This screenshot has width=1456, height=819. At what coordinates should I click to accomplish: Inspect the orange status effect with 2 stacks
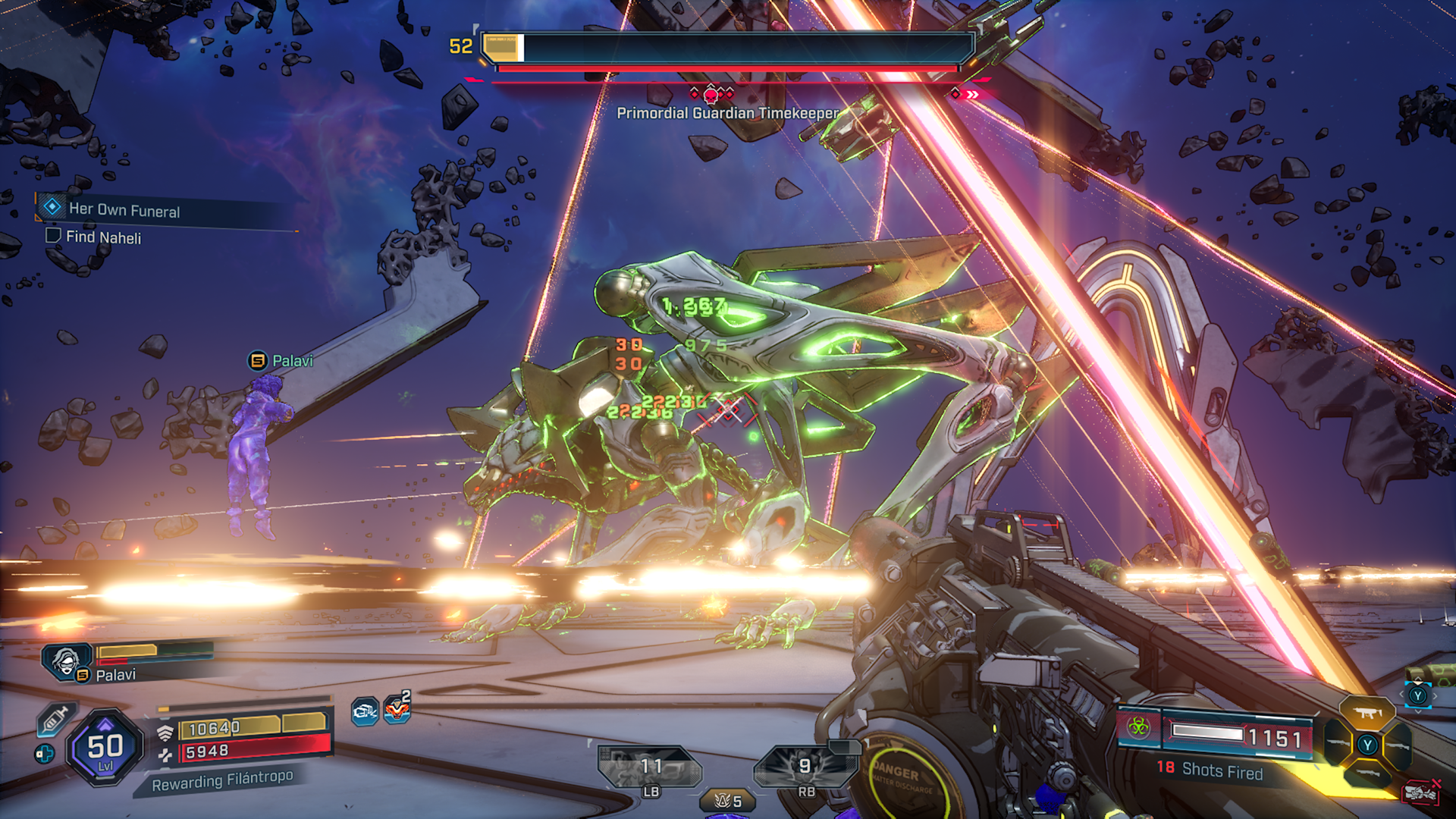tap(397, 710)
